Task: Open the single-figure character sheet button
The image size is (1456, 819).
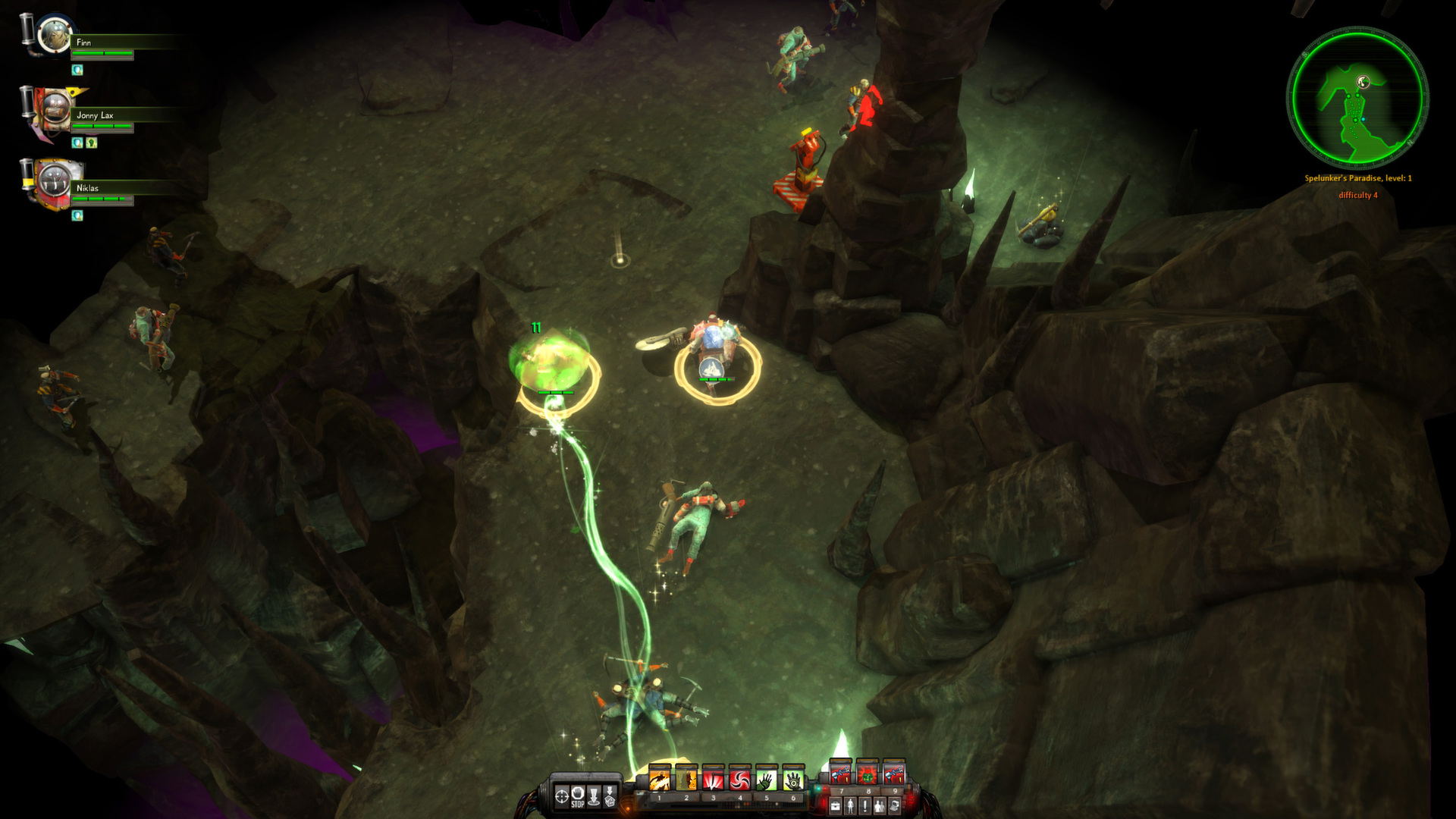Action: pos(849,806)
